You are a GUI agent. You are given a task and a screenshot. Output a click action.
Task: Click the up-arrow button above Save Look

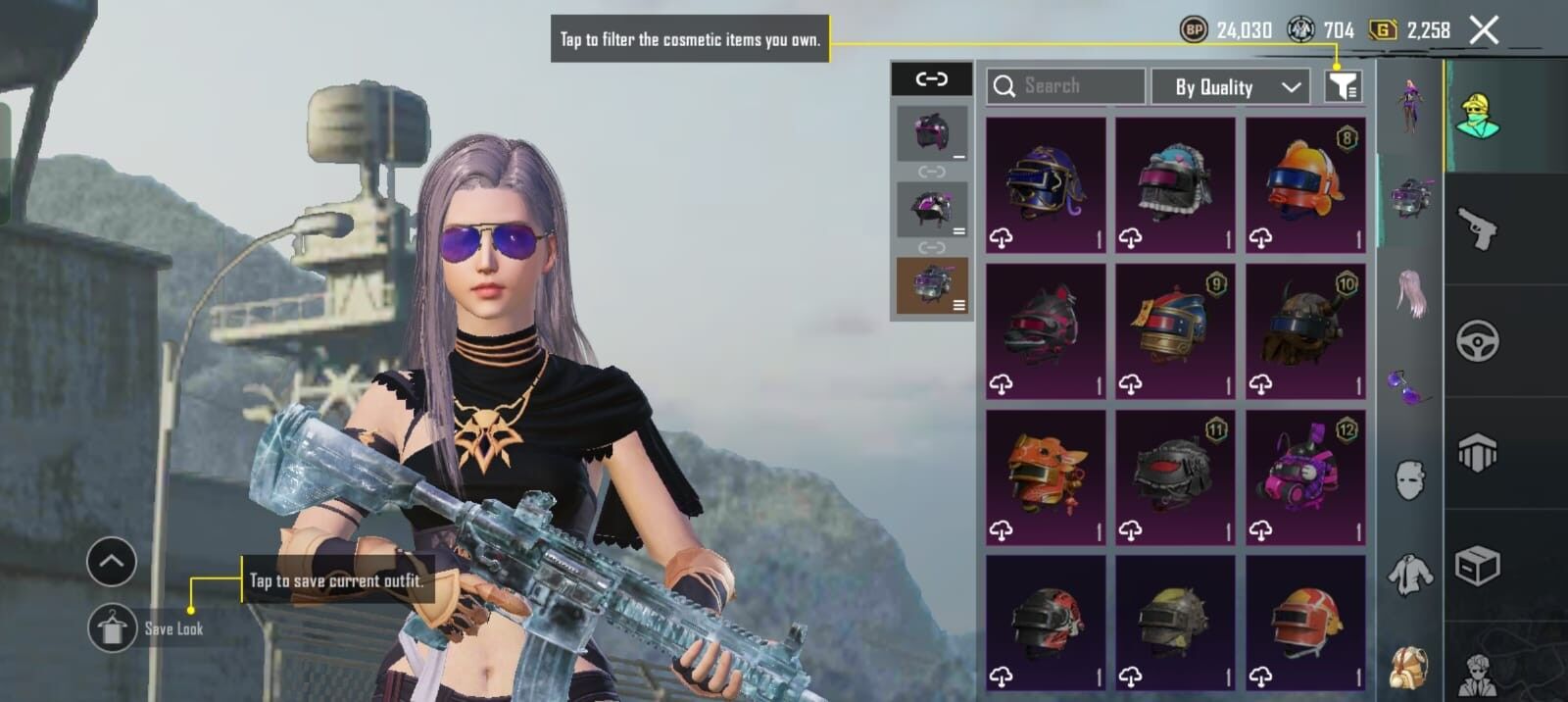[x=111, y=562]
